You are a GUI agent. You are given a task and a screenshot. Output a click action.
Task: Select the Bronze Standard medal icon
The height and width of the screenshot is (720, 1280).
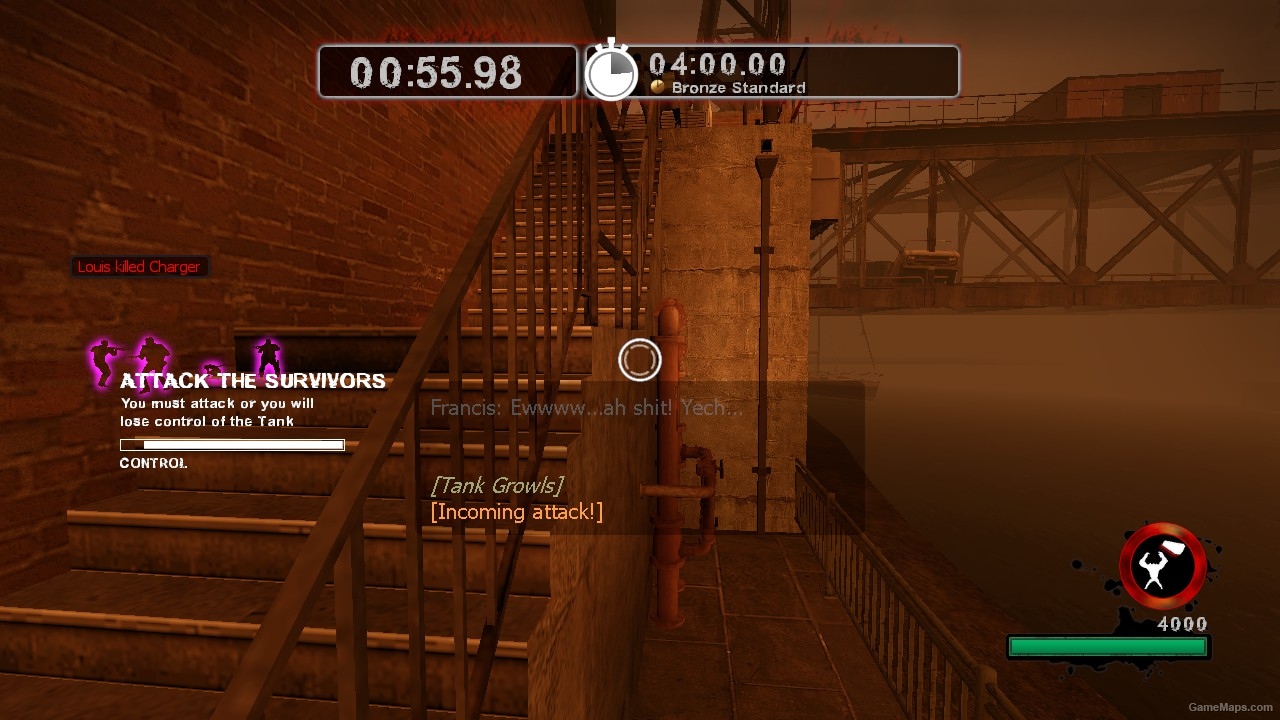pyautogui.click(x=657, y=88)
